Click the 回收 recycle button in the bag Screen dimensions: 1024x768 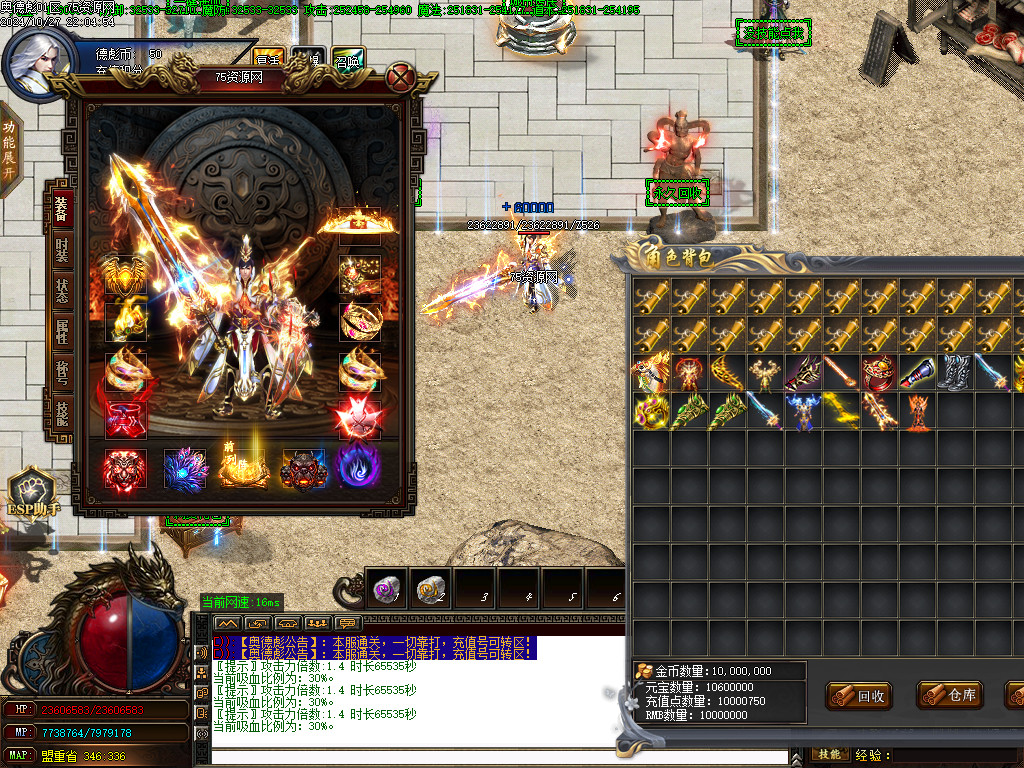(x=859, y=696)
